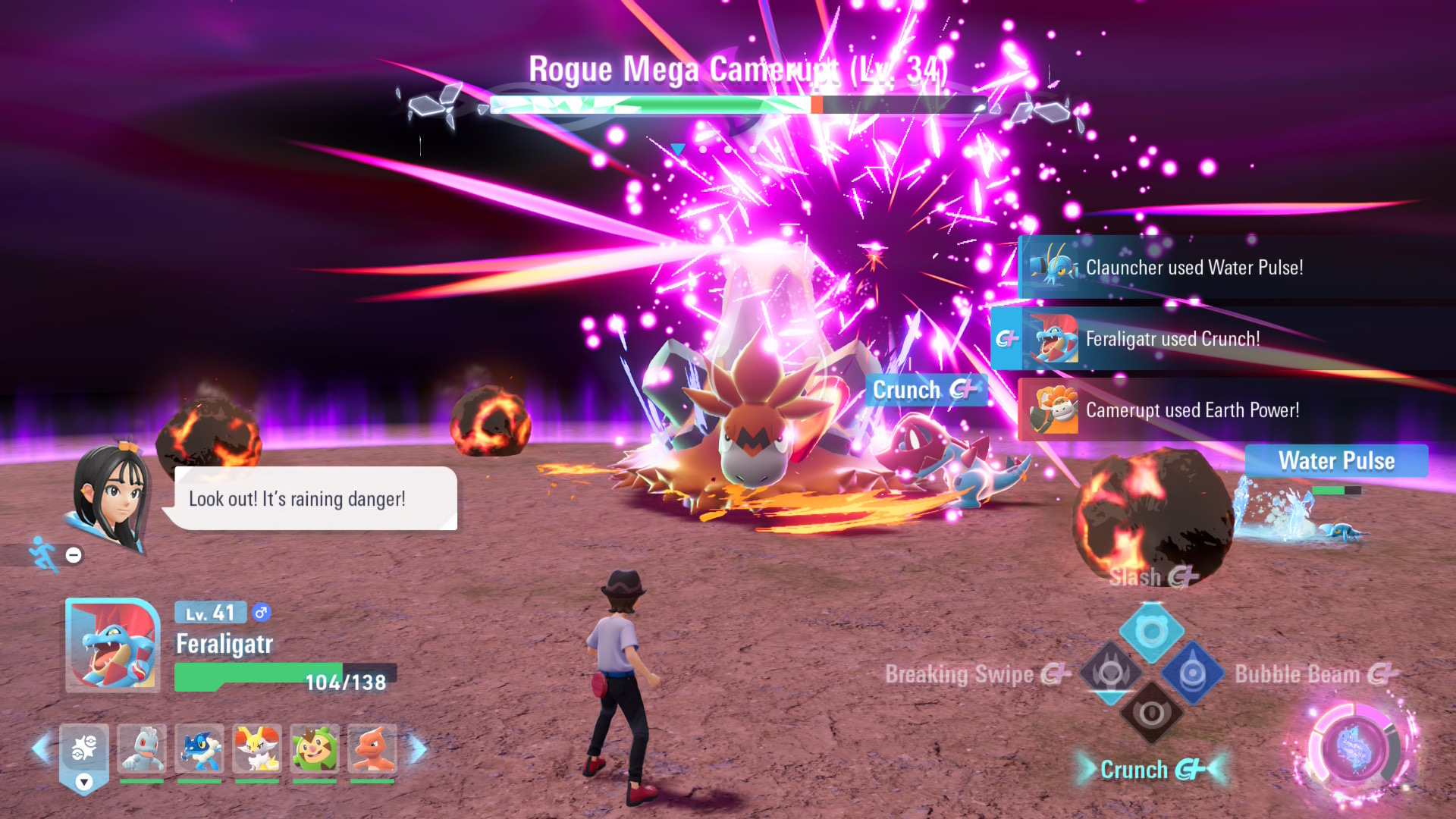Activate the Crunch move button

pyautogui.click(x=1151, y=714)
